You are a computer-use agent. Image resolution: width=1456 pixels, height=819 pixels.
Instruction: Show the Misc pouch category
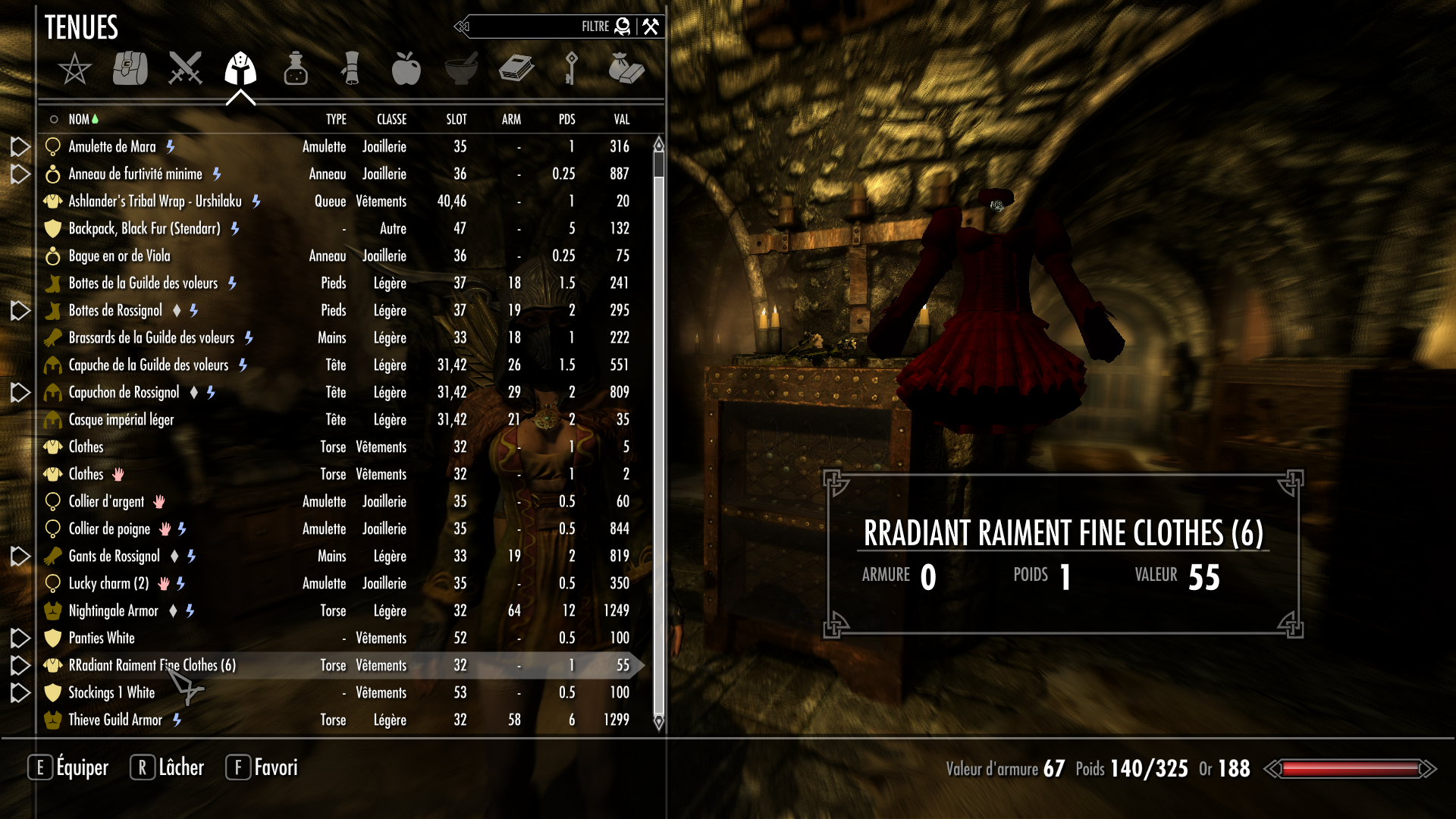click(x=626, y=68)
